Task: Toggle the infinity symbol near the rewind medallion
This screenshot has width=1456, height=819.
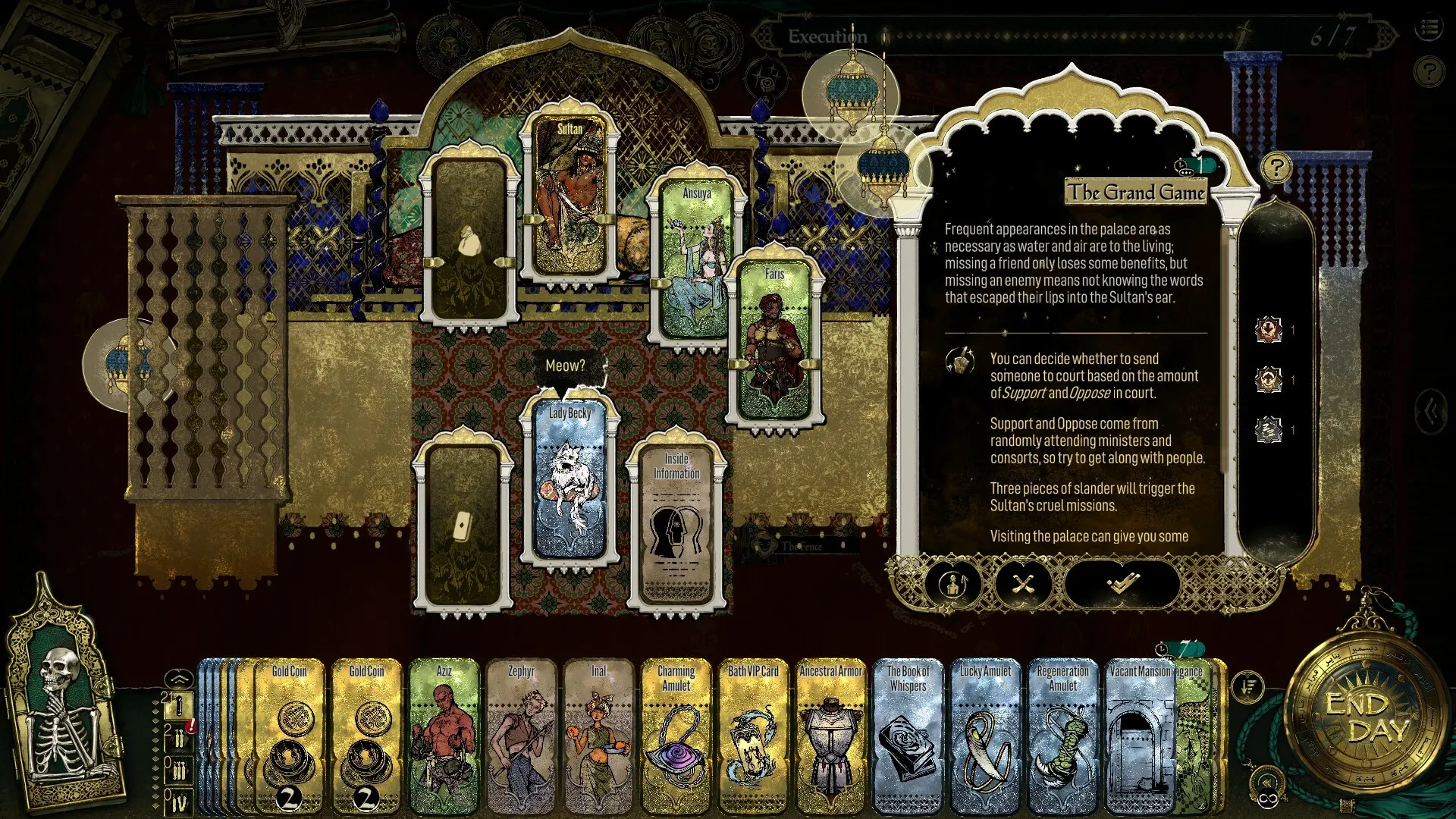Action: tap(1267, 800)
